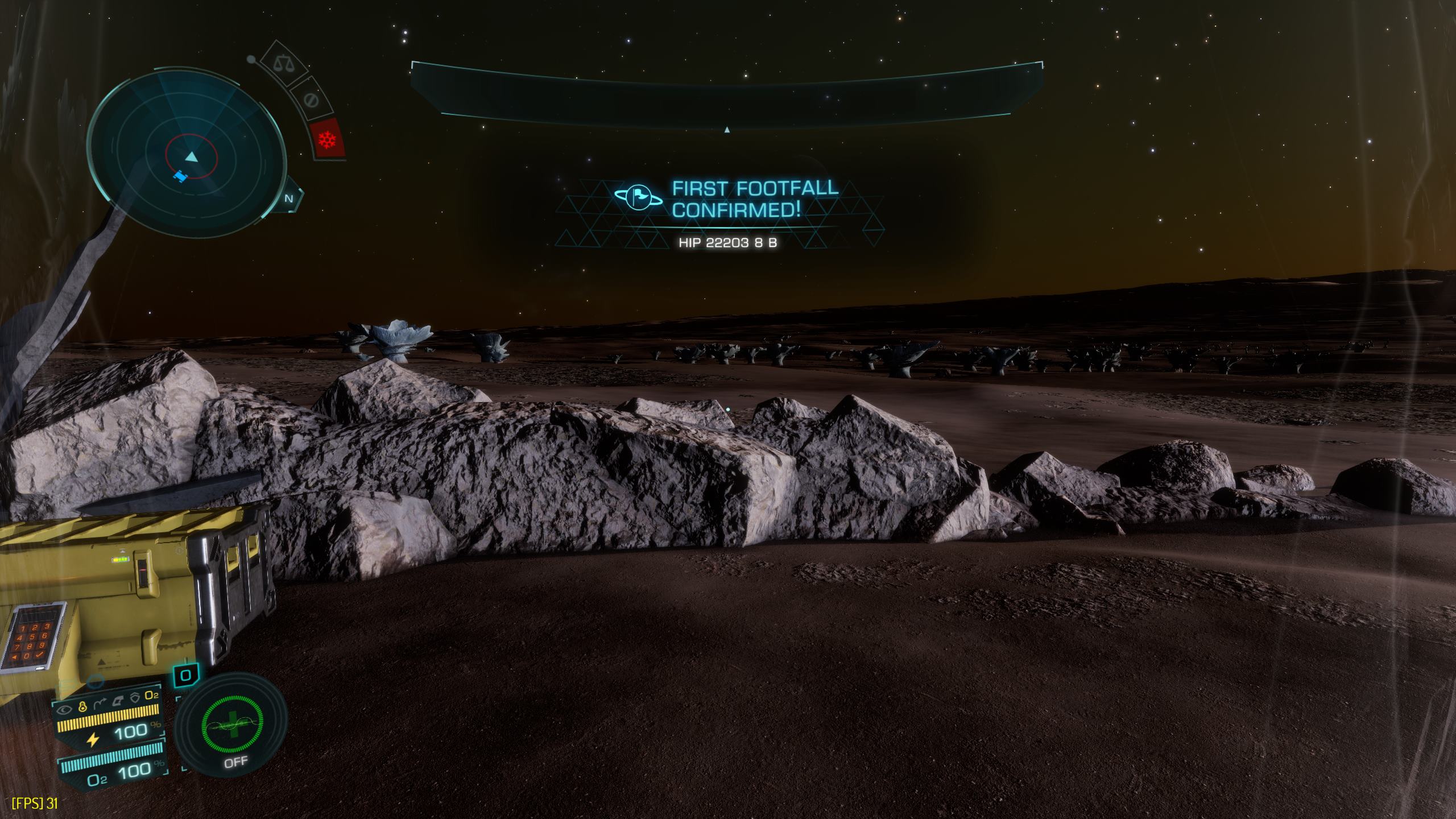This screenshot has height=819, width=1456.
Task: Click the N compass tab beside the radar
Action: tap(289, 199)
